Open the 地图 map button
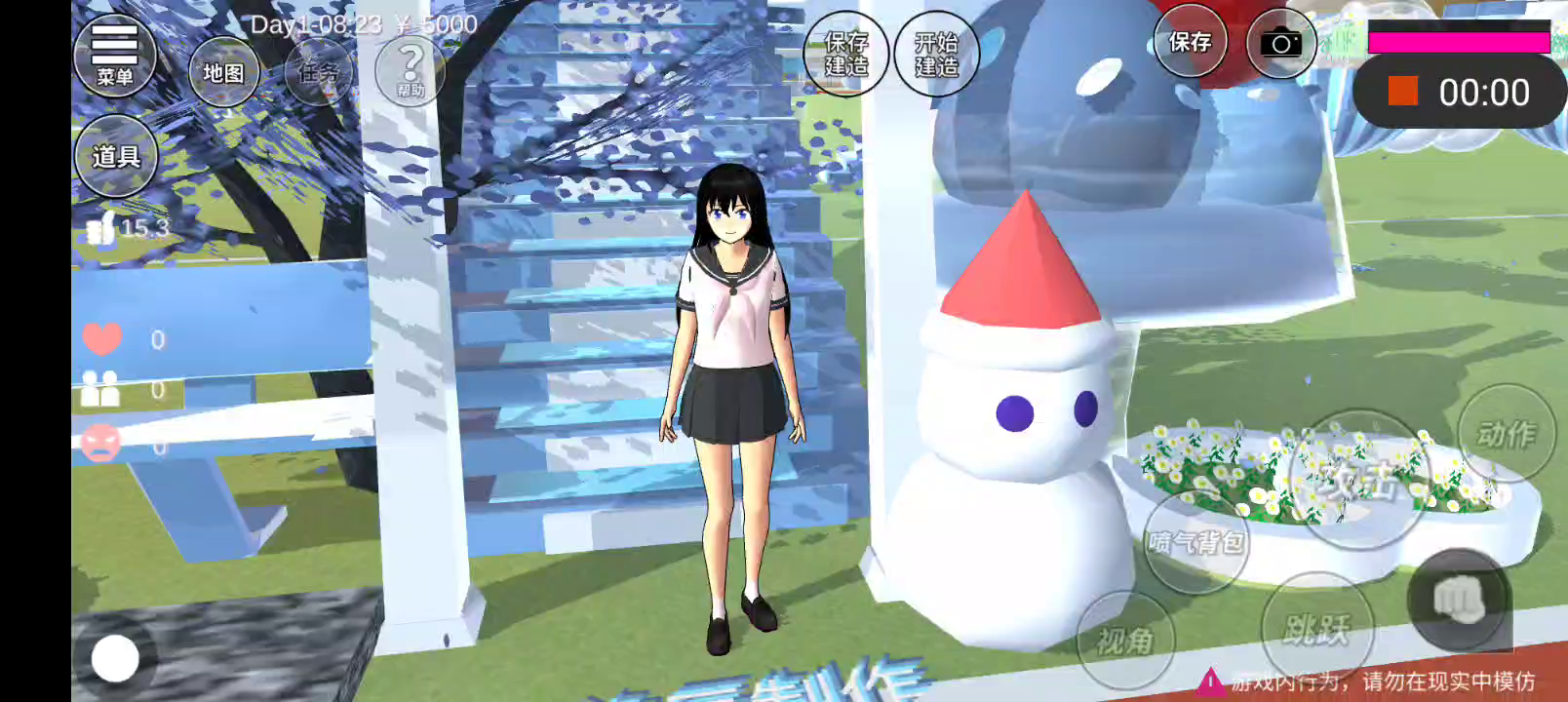Viewport: 1568px width, 702px height. (x=223, y=73)
